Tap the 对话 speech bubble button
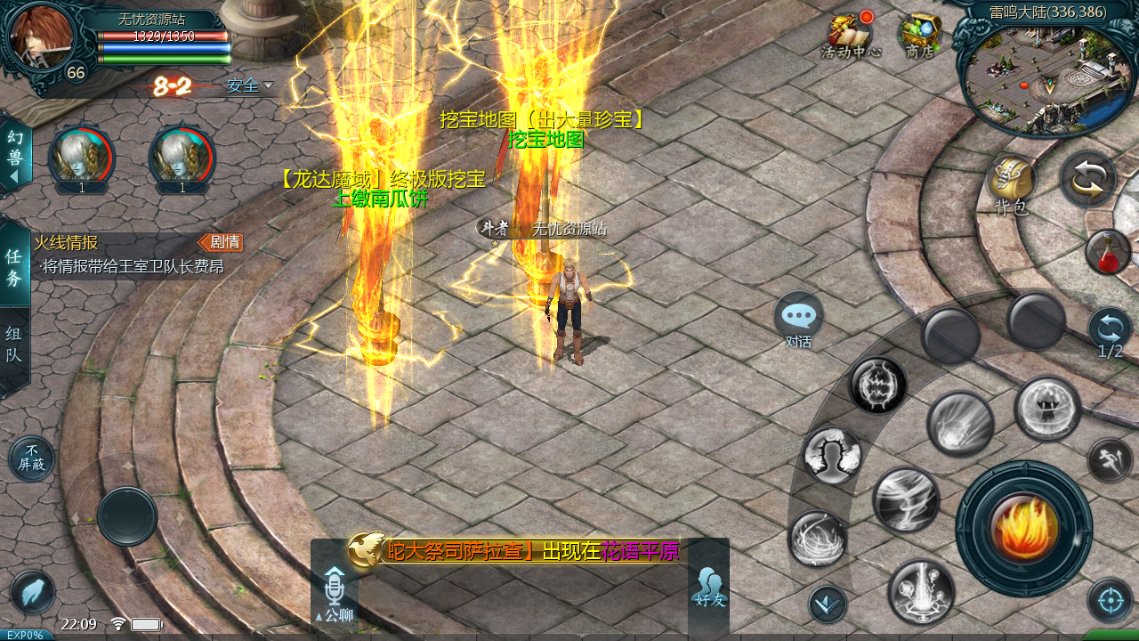The image size is (1139, 641). tap(798, 319)
